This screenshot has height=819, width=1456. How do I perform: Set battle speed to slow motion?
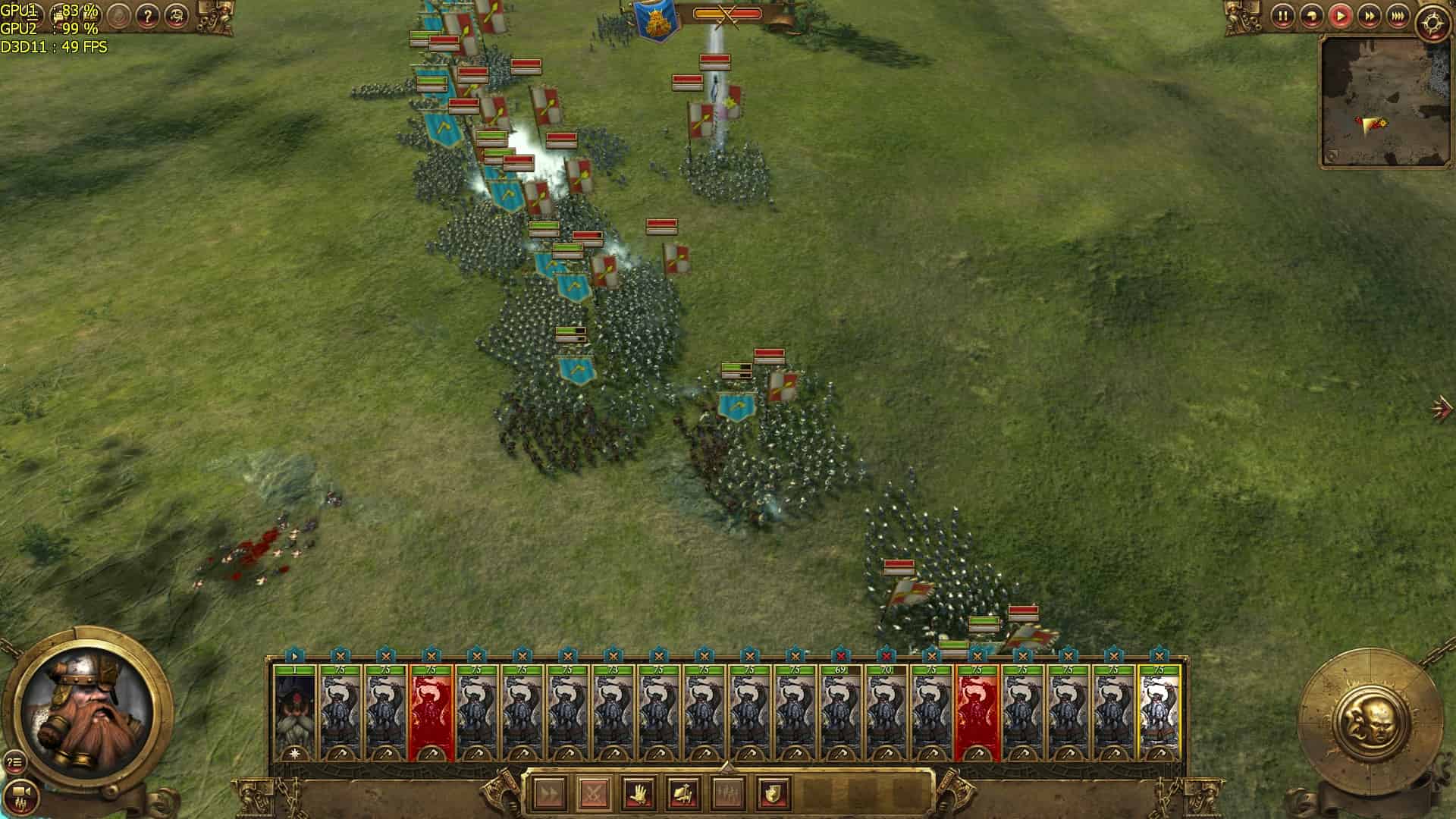[x=1312, y=16]
